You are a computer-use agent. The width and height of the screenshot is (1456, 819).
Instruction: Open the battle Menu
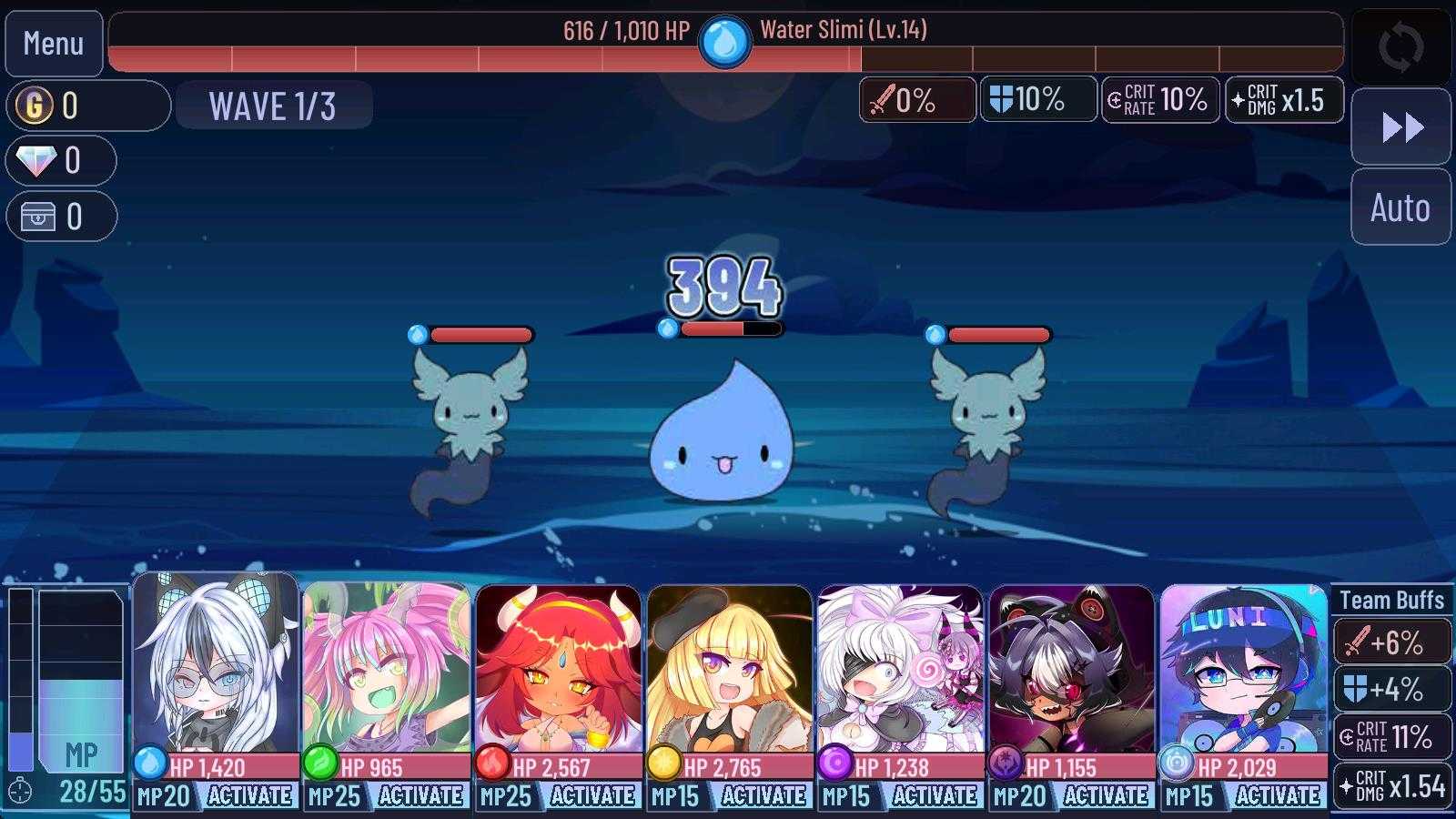(54, 44)
